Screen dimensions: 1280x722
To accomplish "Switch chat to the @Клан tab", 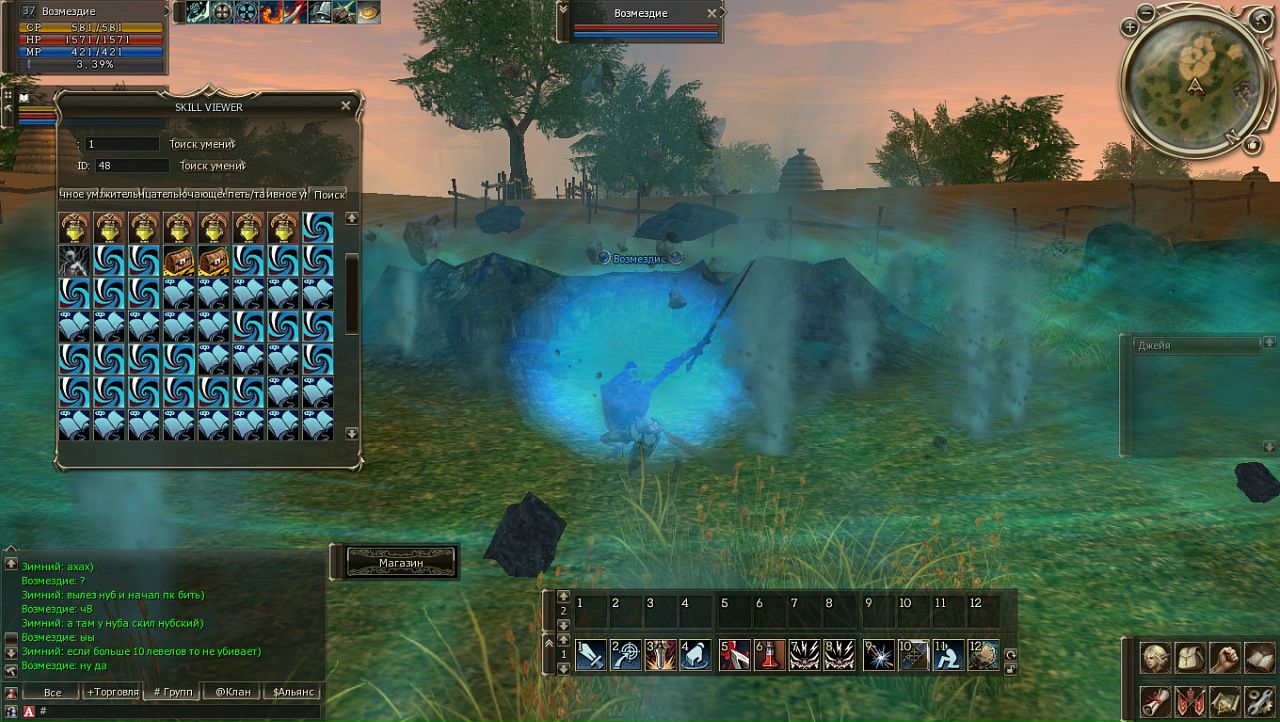I will coord(232,692).
